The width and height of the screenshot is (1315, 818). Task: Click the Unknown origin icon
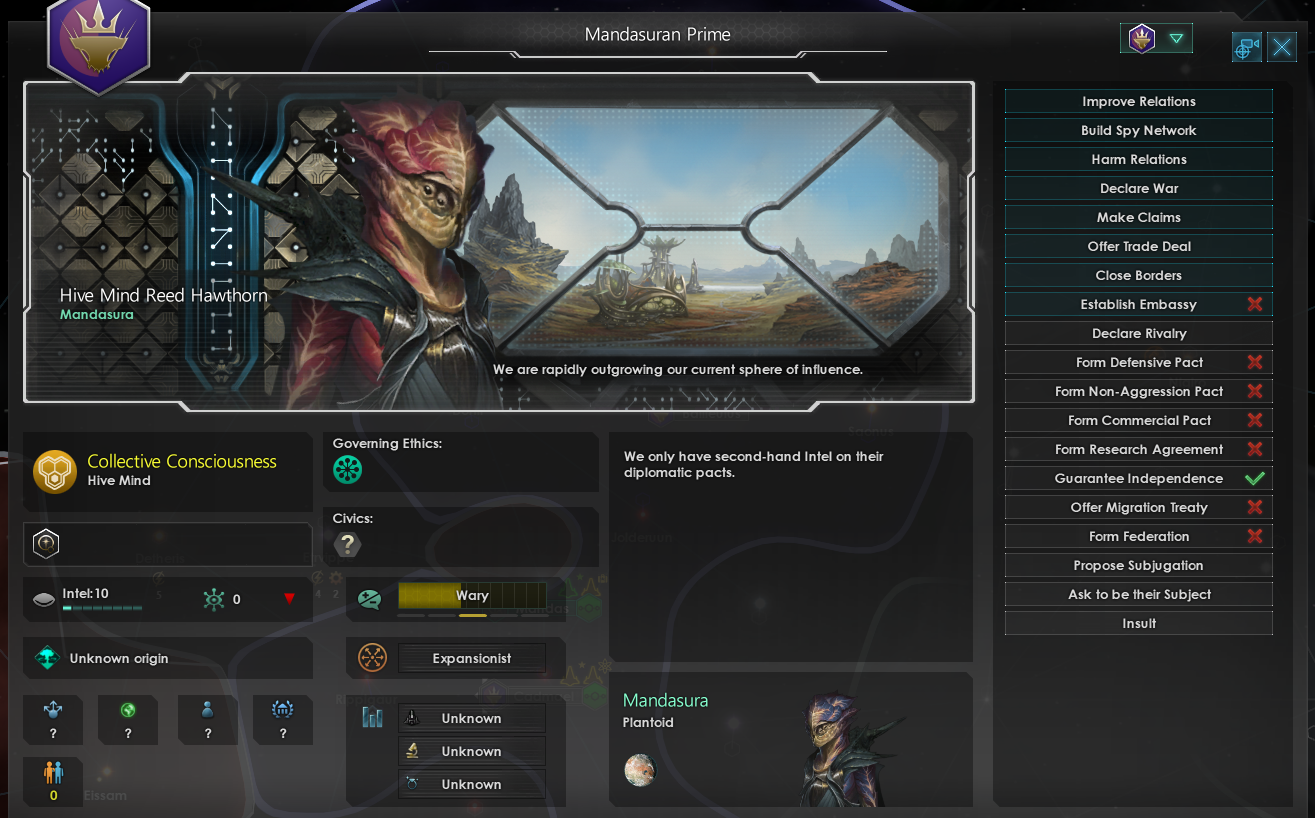(x=44, y=658)
